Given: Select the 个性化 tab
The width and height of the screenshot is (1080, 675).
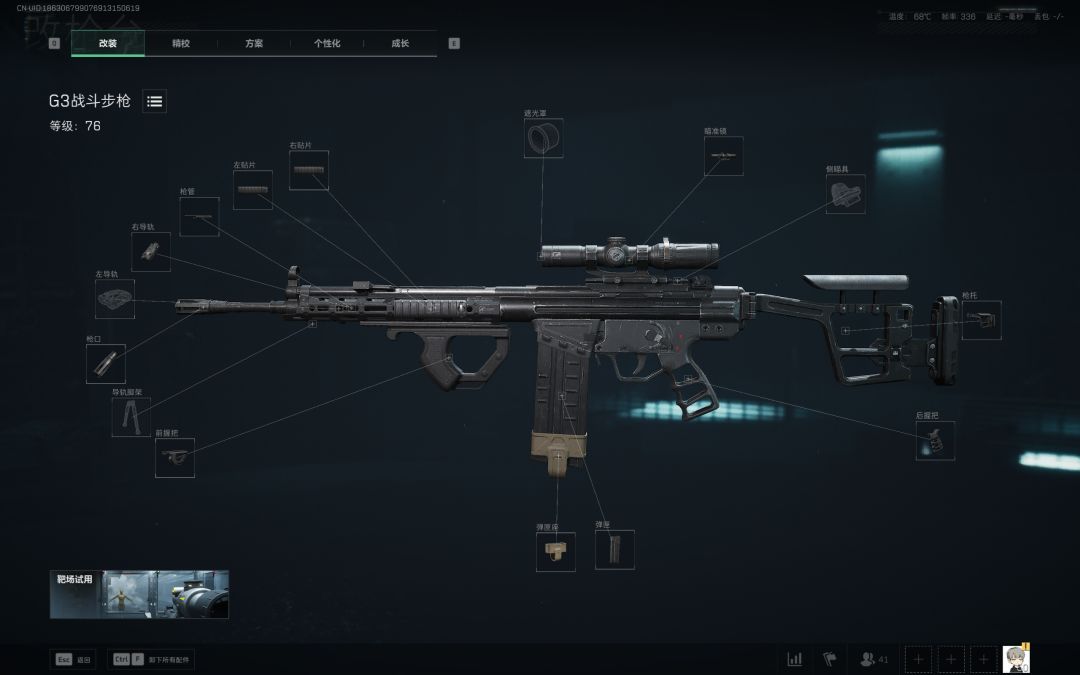Looking at the screenshot, I should 327,43.
